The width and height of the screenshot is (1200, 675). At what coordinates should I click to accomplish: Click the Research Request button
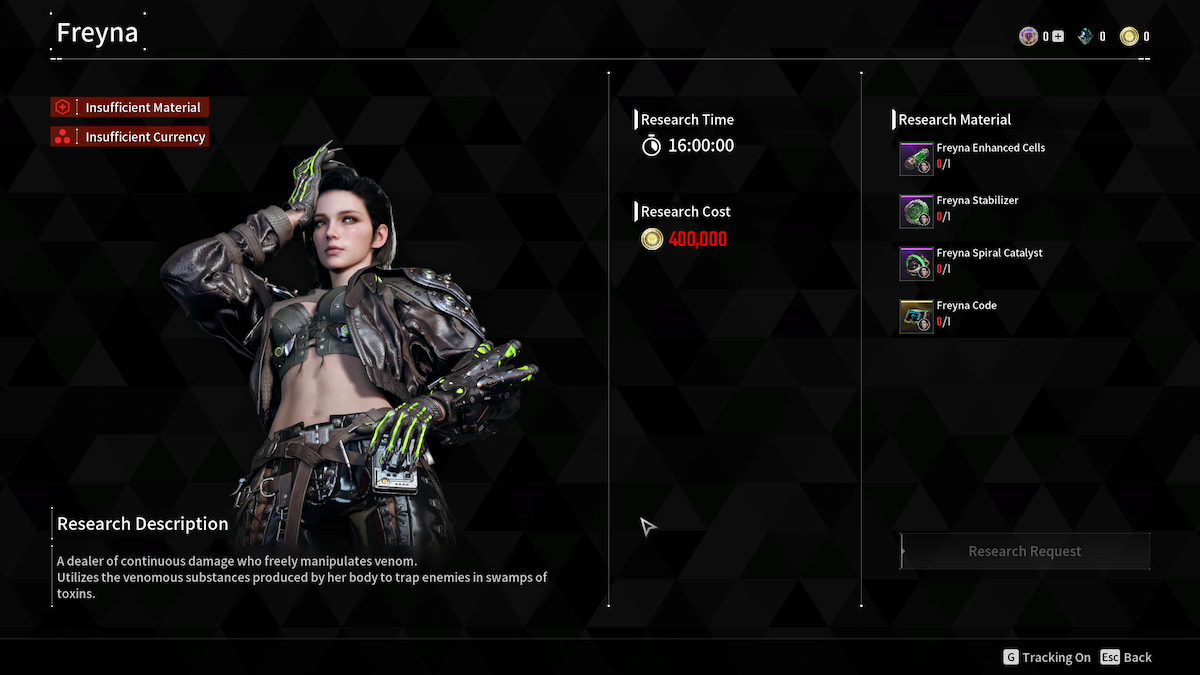pyautogui.click(x=1025, y=551)
